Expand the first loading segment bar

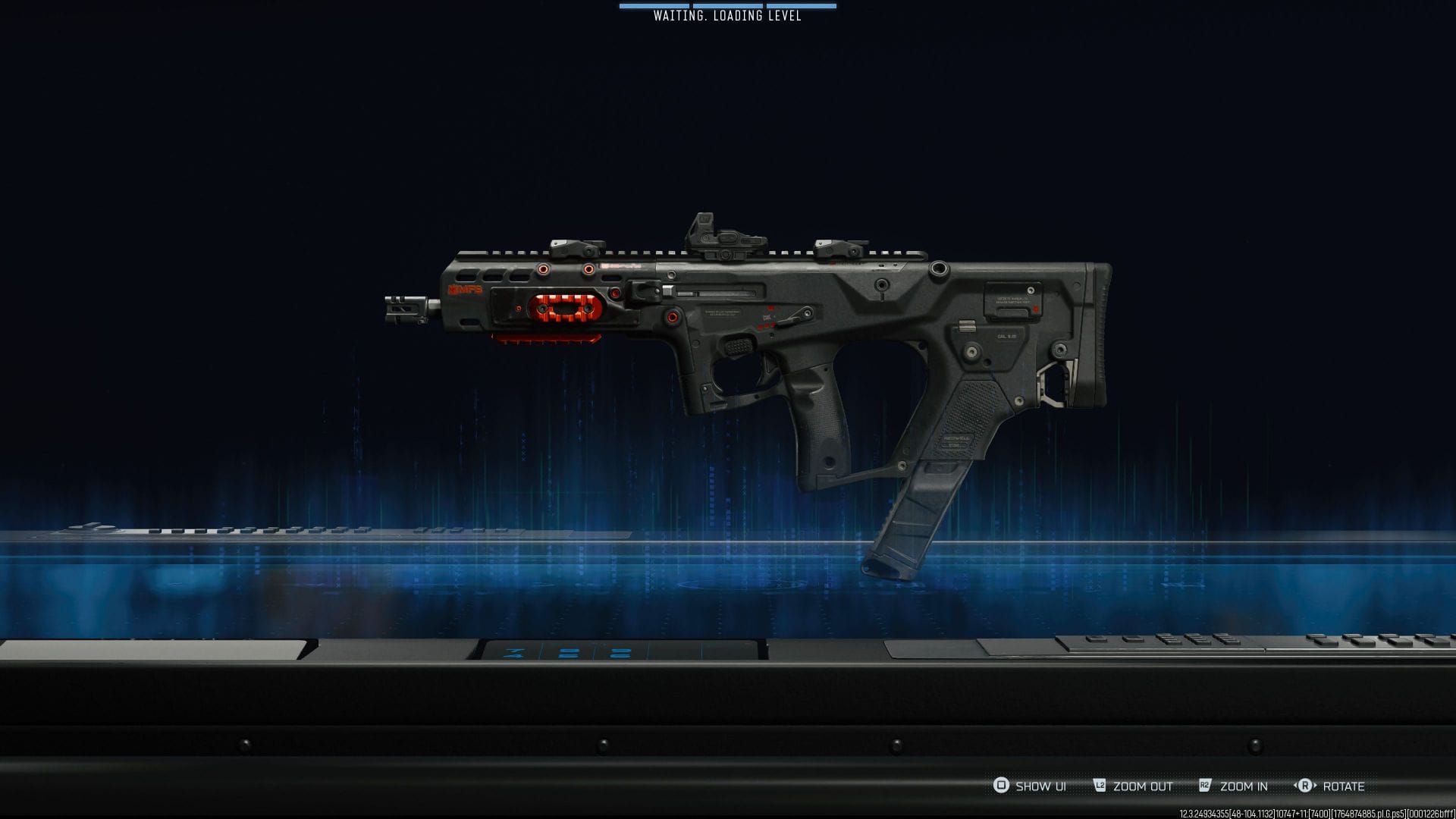pyautogui.click(x=654, y=7)
